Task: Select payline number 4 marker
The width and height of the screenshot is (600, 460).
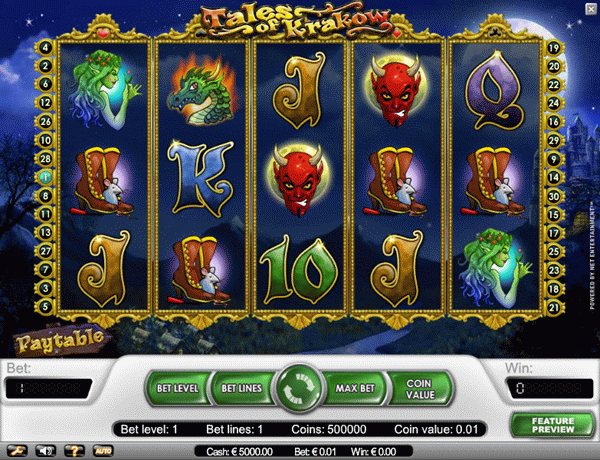Action: 46,47
